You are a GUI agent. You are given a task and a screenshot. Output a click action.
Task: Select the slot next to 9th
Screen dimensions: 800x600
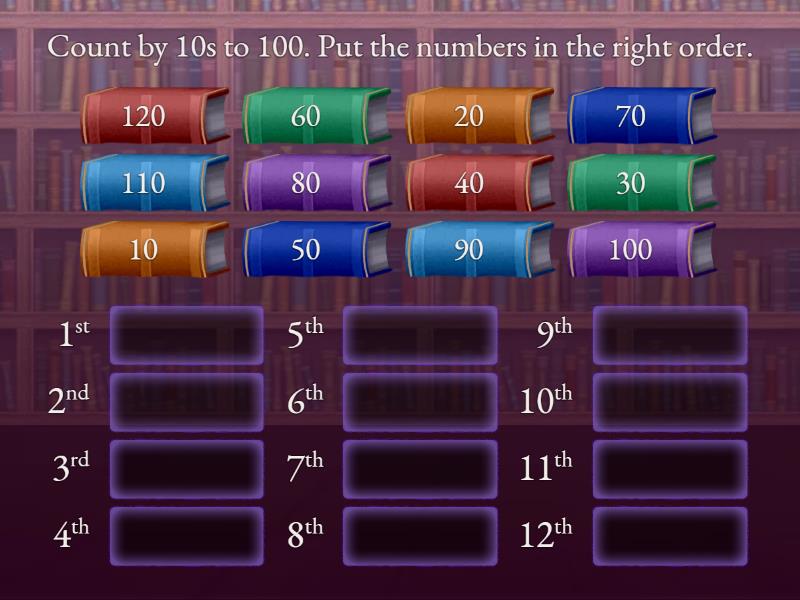tap(670, 335)
